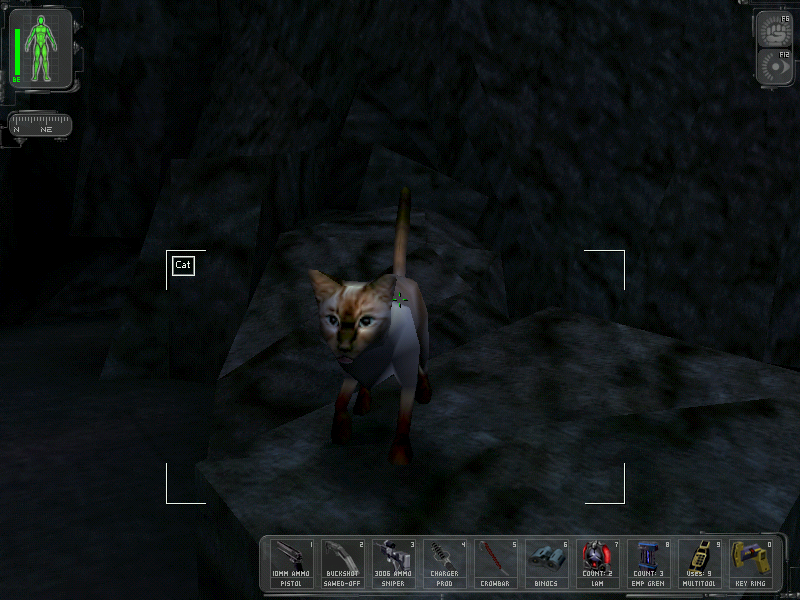The width and height of the screenshot is (800, 600).
Task: Open the Key Ring slot
Action: click(x=752, y=564)
